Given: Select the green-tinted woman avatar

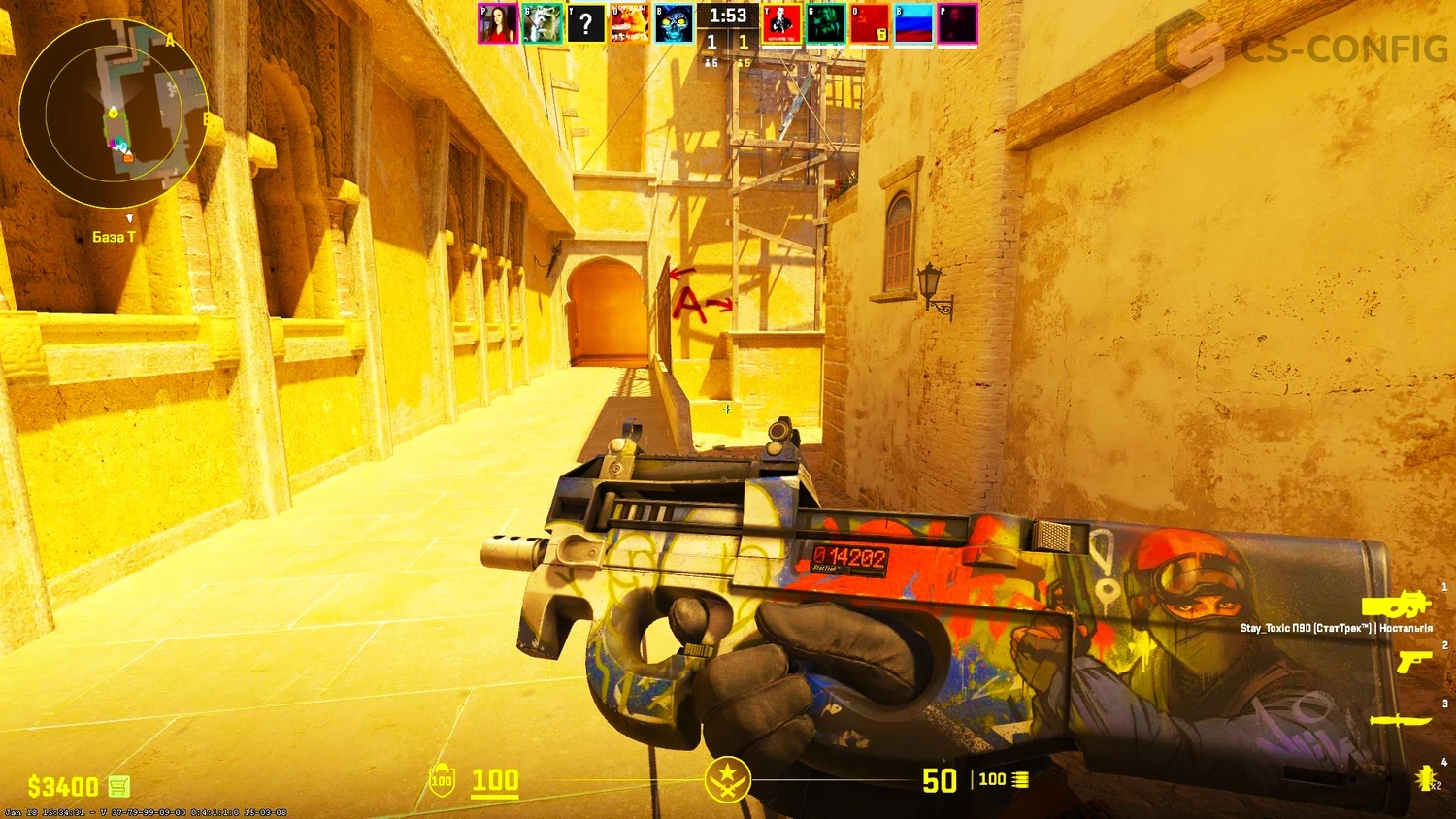Looking at the screenshot, I should click(x=826, y=23).
